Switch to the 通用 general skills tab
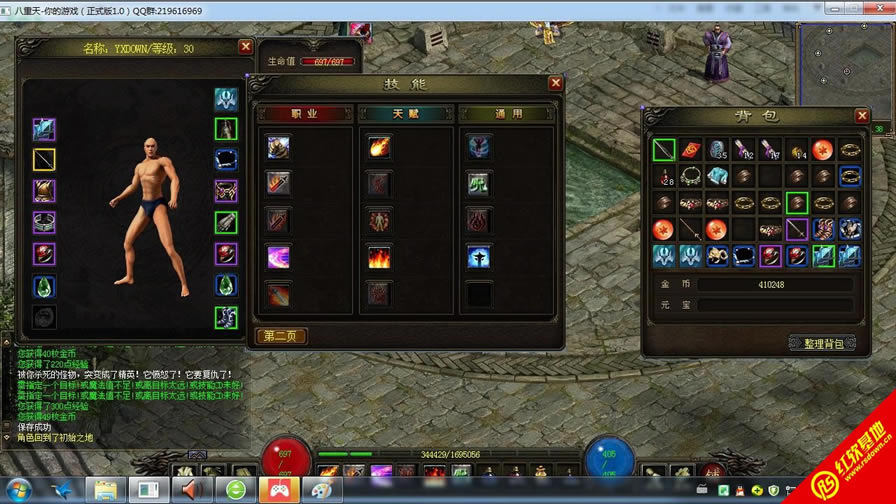This screenshot has width=896, height=504. [507, 114]
